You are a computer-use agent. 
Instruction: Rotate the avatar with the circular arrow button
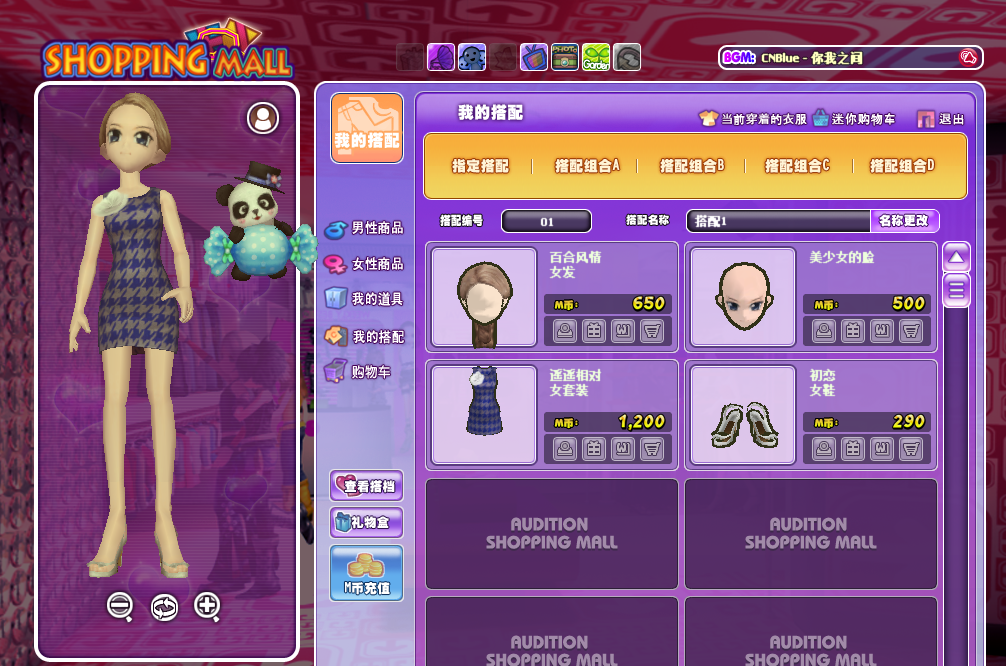click(x=164, y=606)
